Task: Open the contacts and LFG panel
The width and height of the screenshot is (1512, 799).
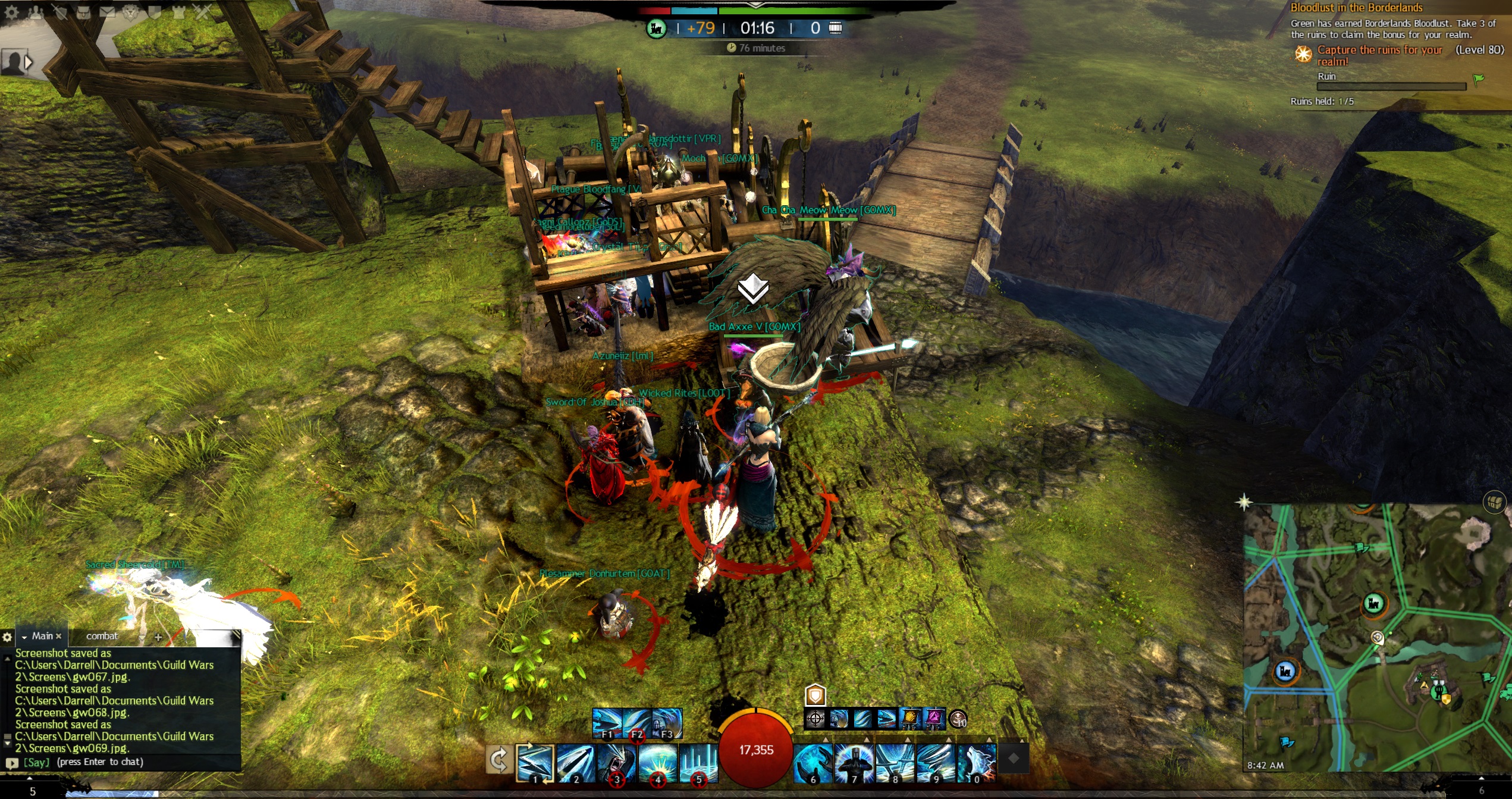Action: click(x=36, y=11)
